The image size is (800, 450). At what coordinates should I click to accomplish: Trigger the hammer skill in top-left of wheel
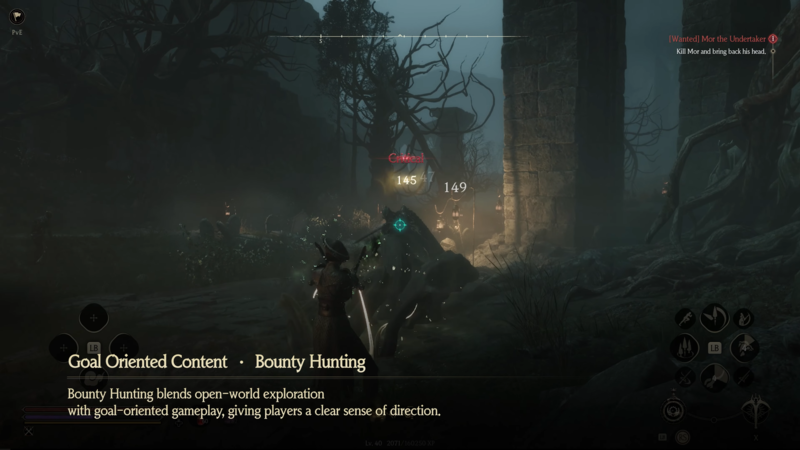point(686,318)
